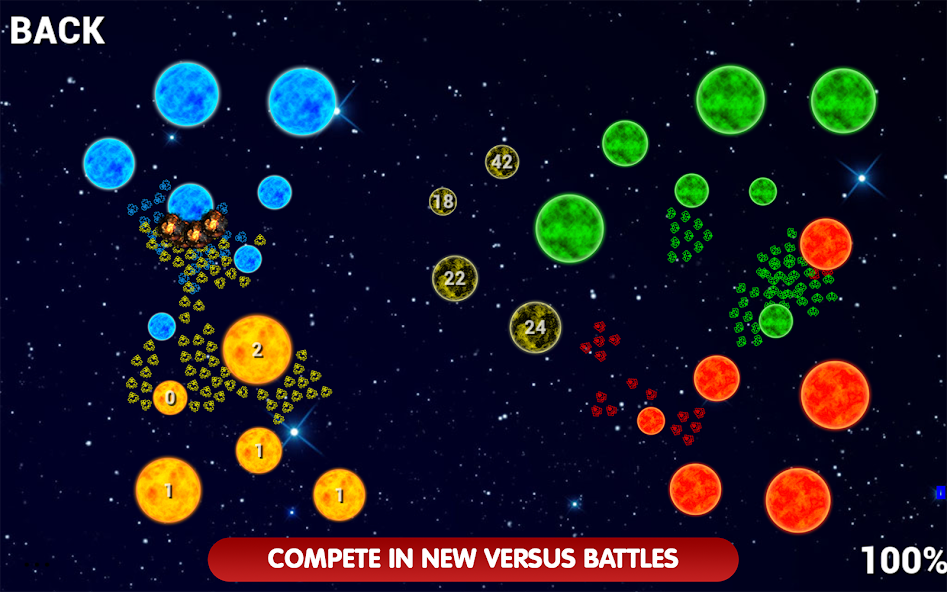Select the yellow planet numbered 2
The image size is (947, 592).
click(257, 350)
